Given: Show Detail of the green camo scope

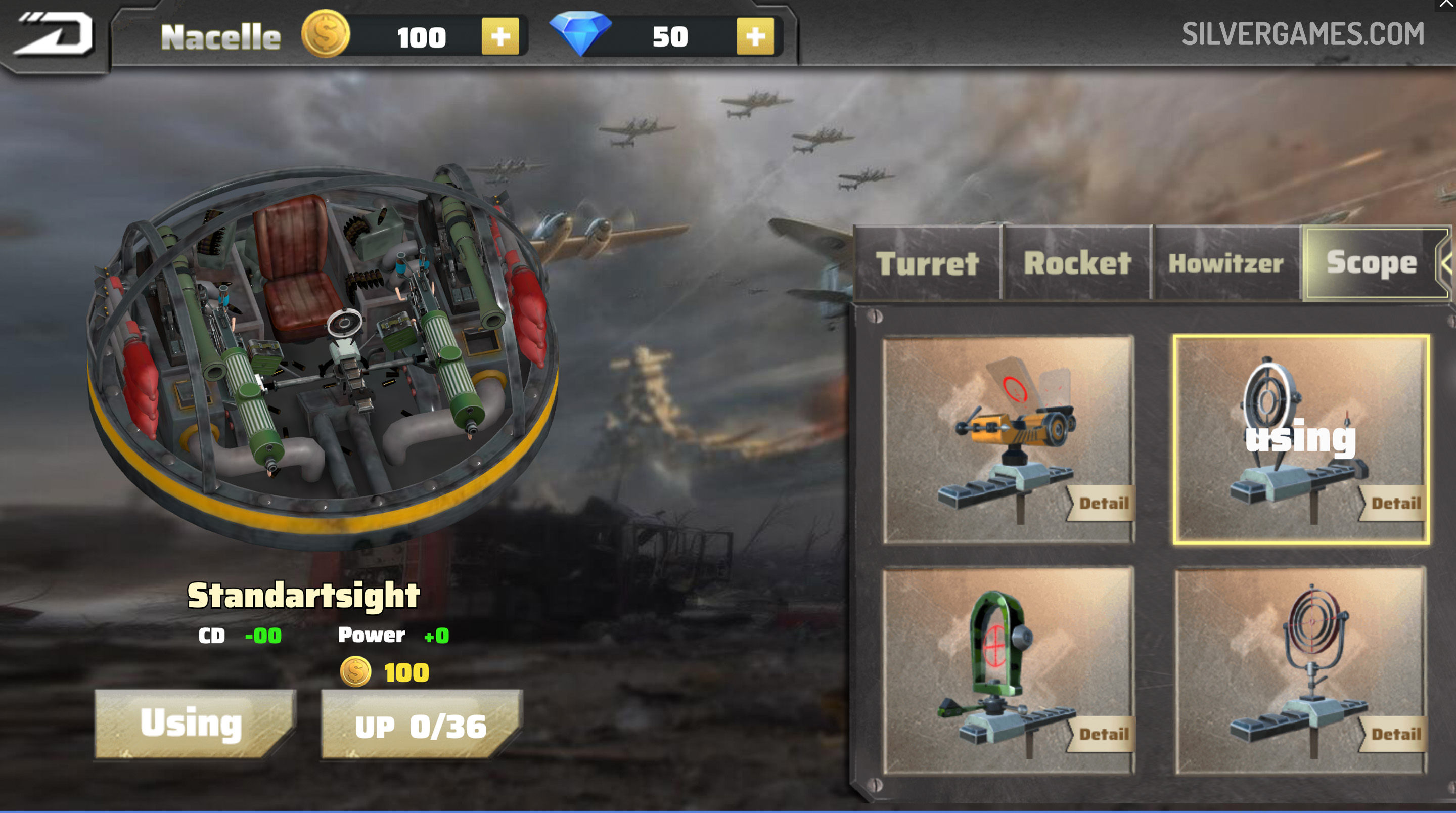Looking at the screenshot, I should coord(1103,734).
